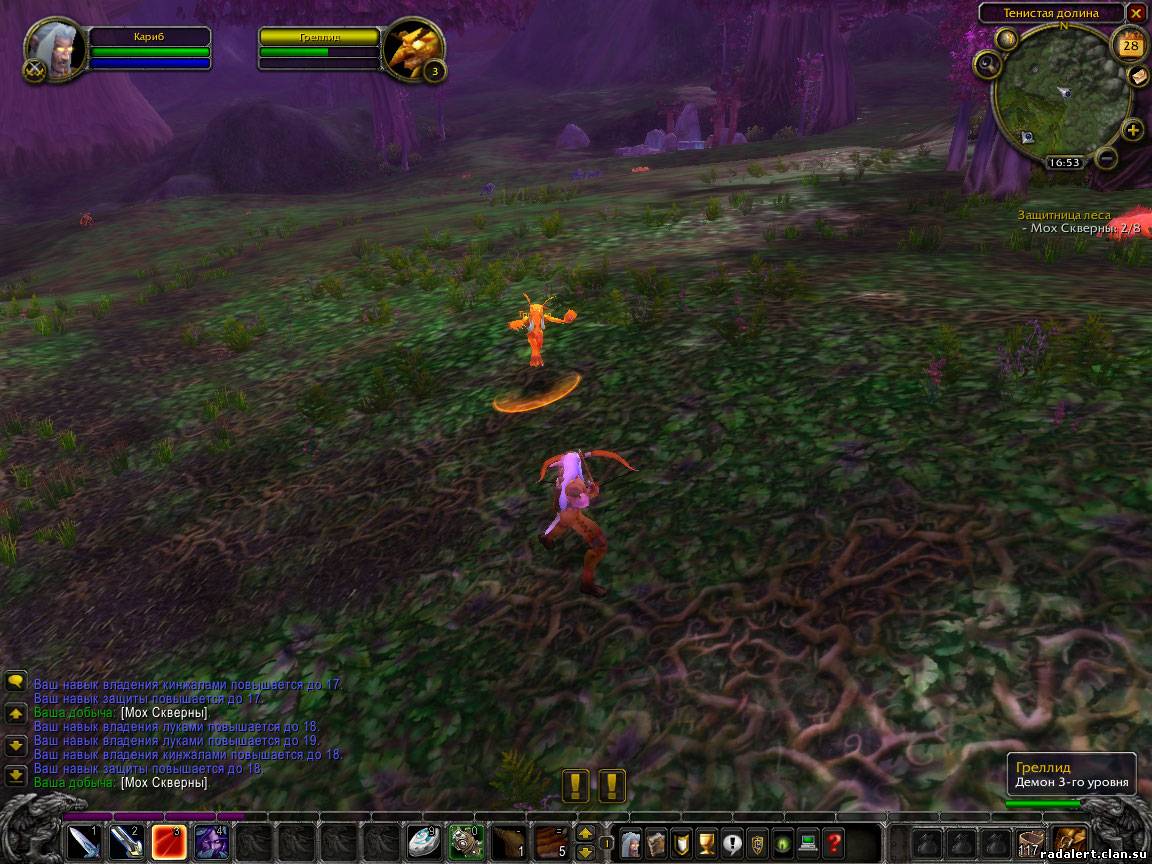Open the character info micro button
The width and height of the screenshot is (1152, 864).
[632, 842]
